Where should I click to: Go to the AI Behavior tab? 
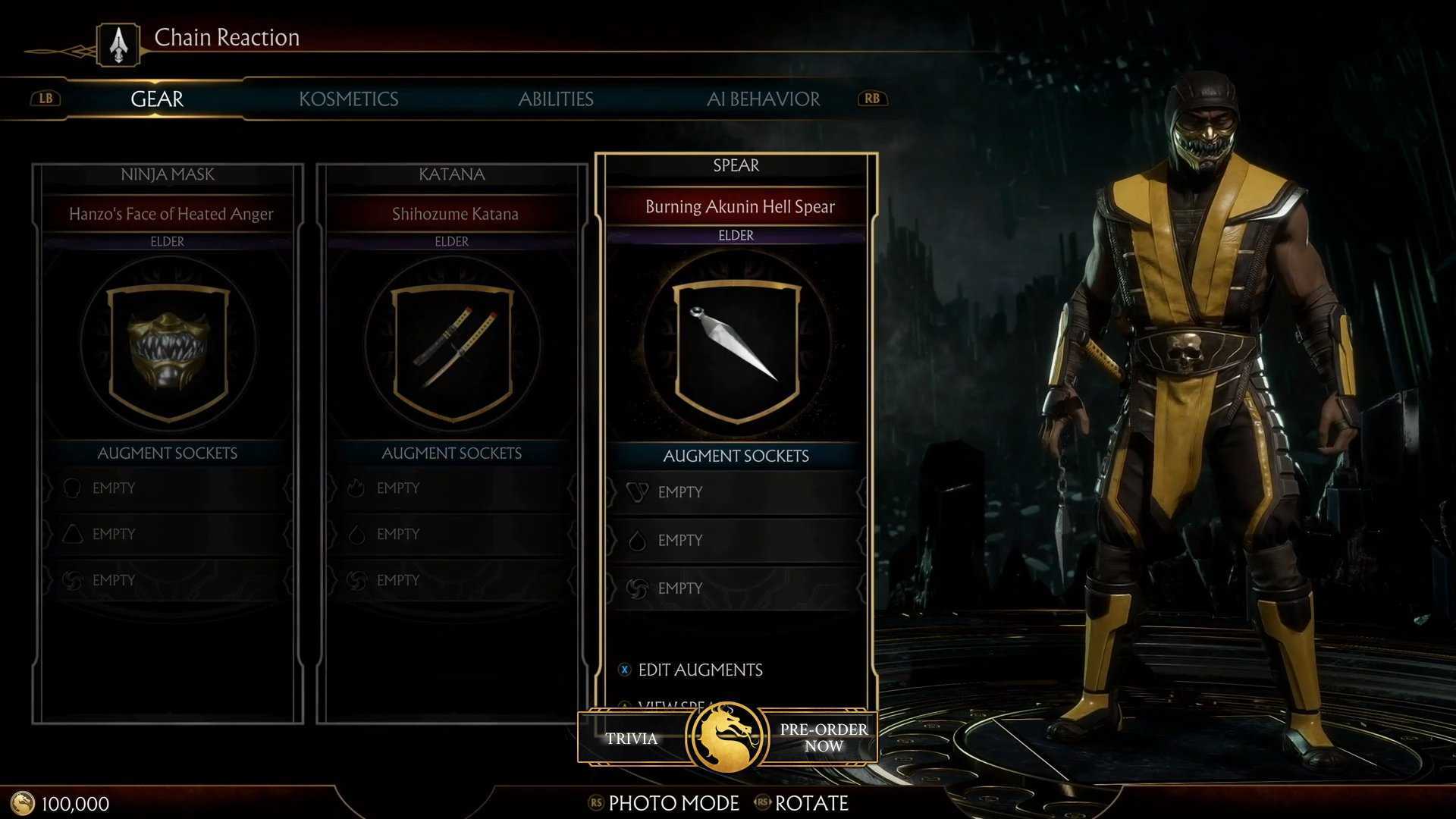pyautogui.click(x=763, y=99)
